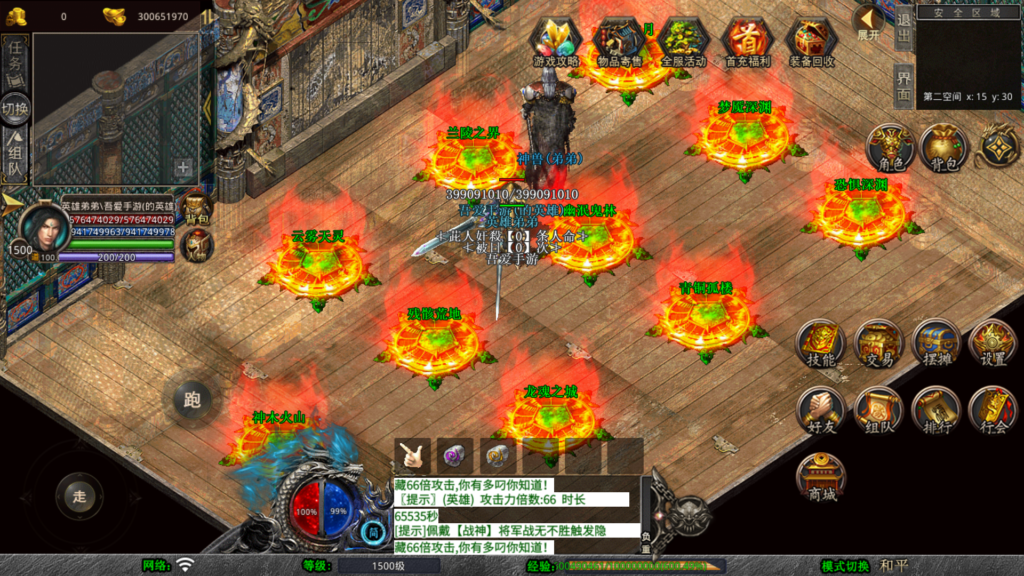1024x576 pixels.
Task: Tap the 跑 run button
Action: (192, 400)
